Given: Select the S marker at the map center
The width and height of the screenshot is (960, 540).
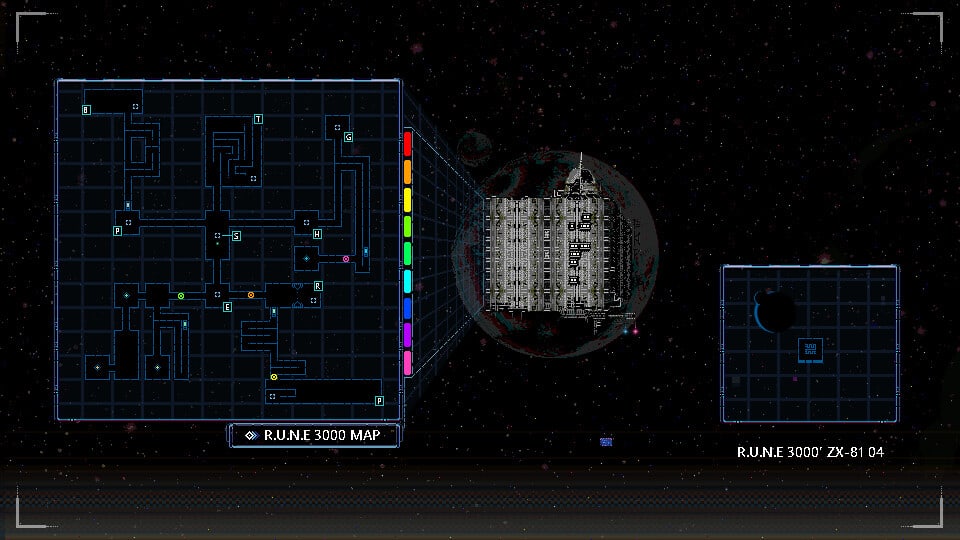Looking at the screenshot, I should (x=237, y=236).
